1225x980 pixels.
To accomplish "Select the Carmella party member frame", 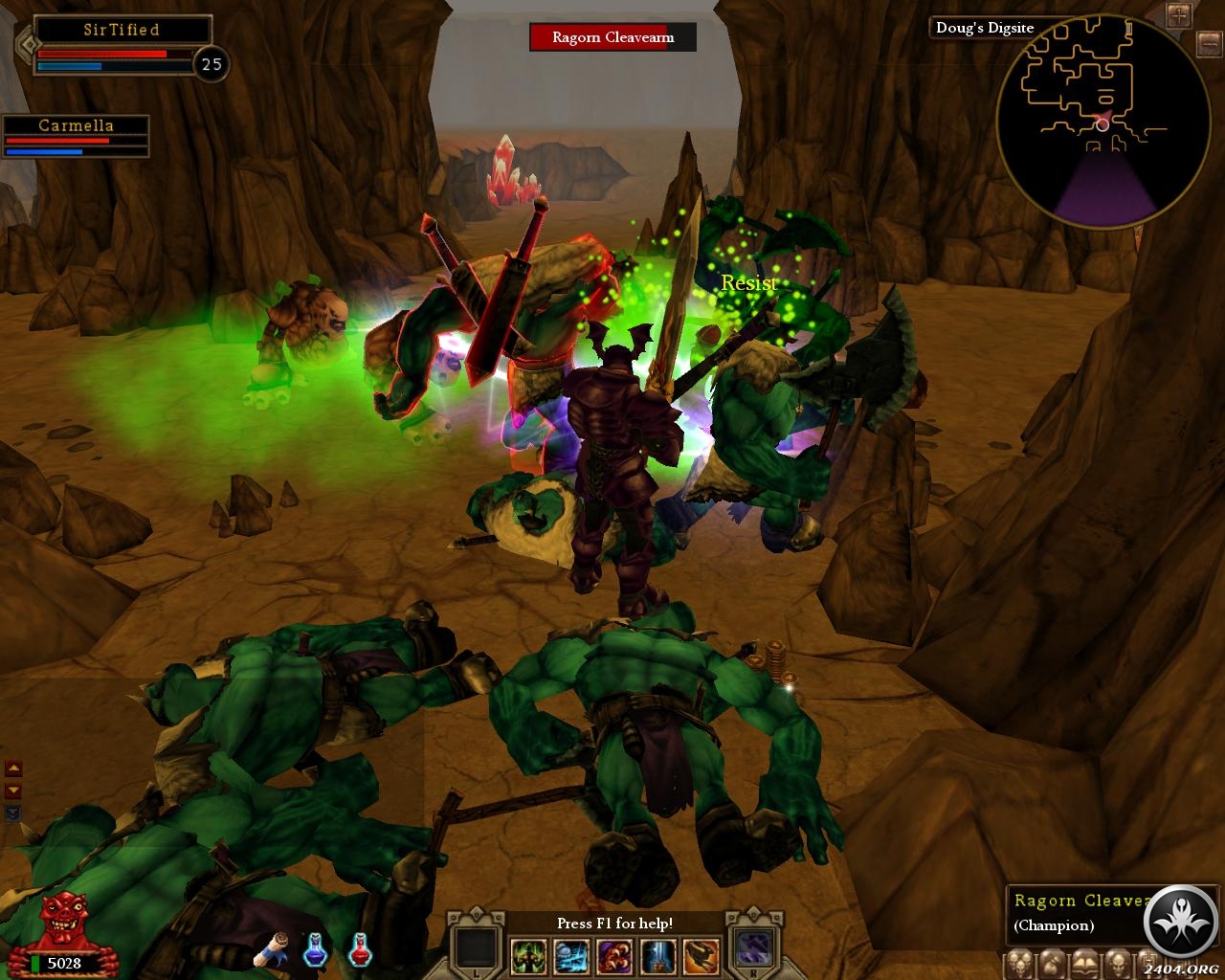I will 76,136.
